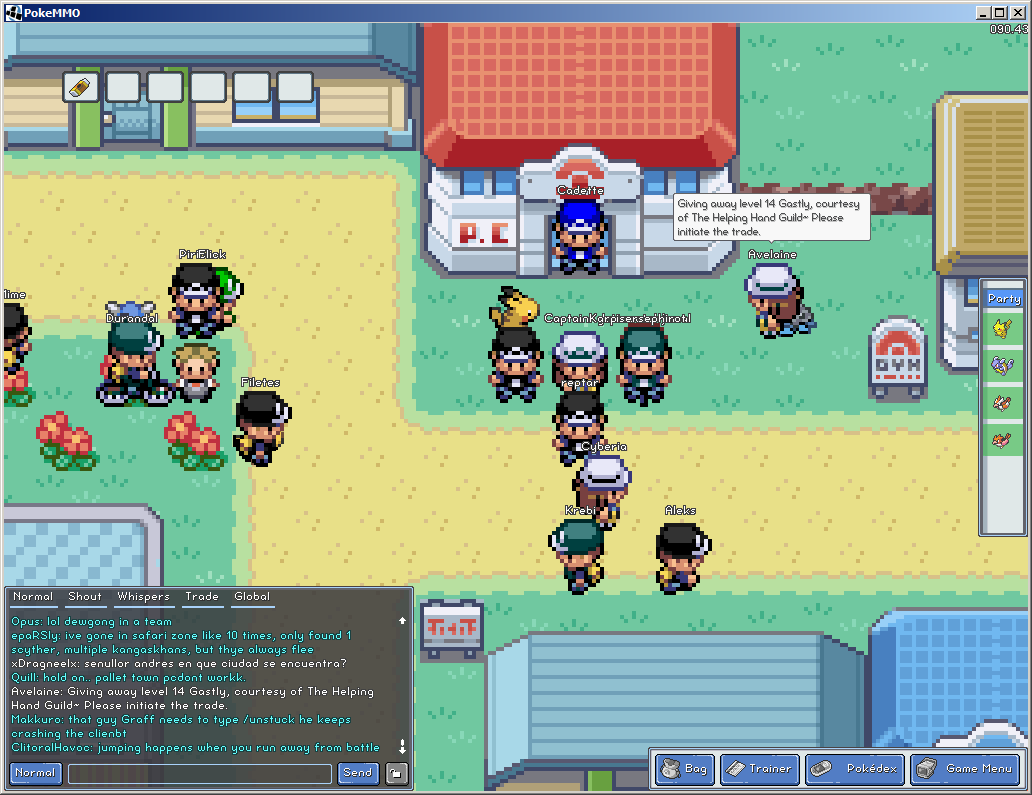The width and height of the screenshot is (1032, 795).
Task: Click the chat message input field
Action: [200, 773]
